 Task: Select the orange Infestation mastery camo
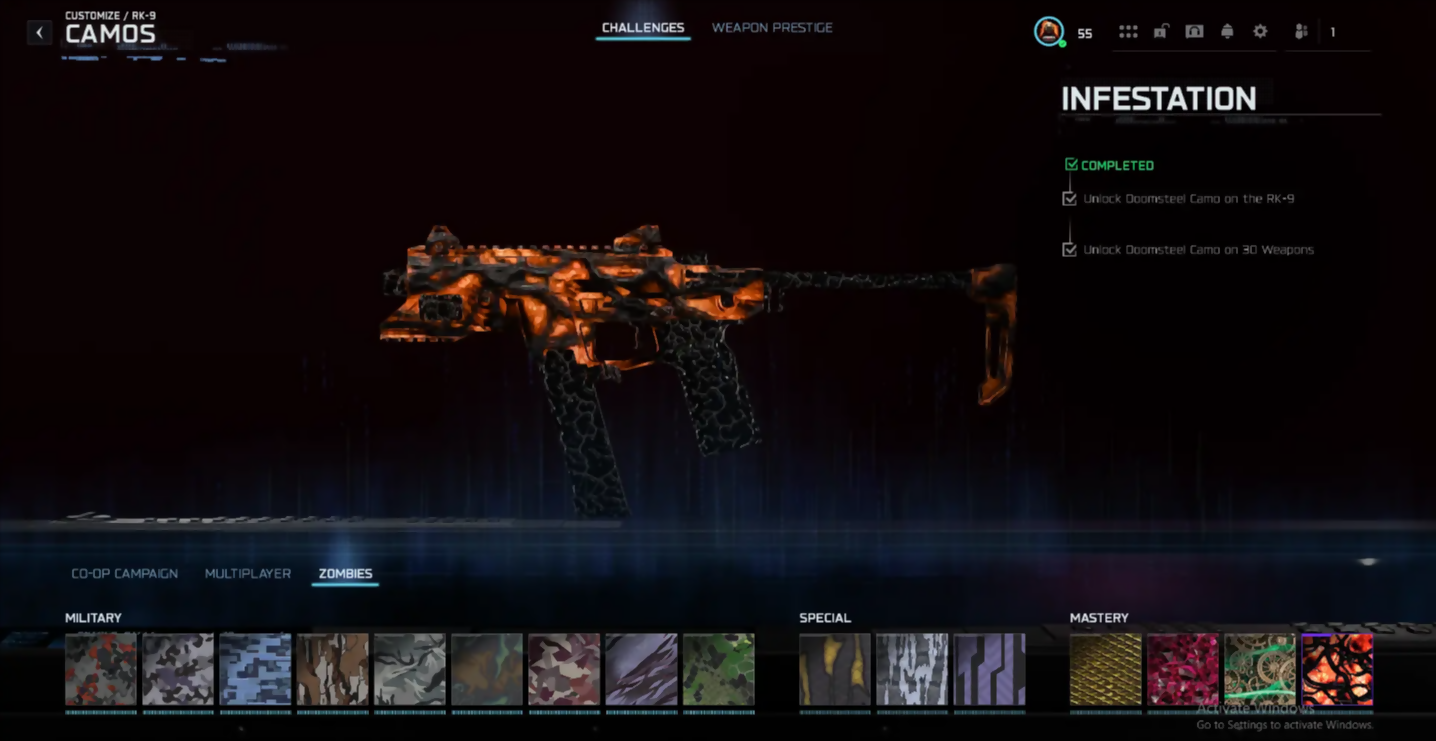tap(1337, 669)
